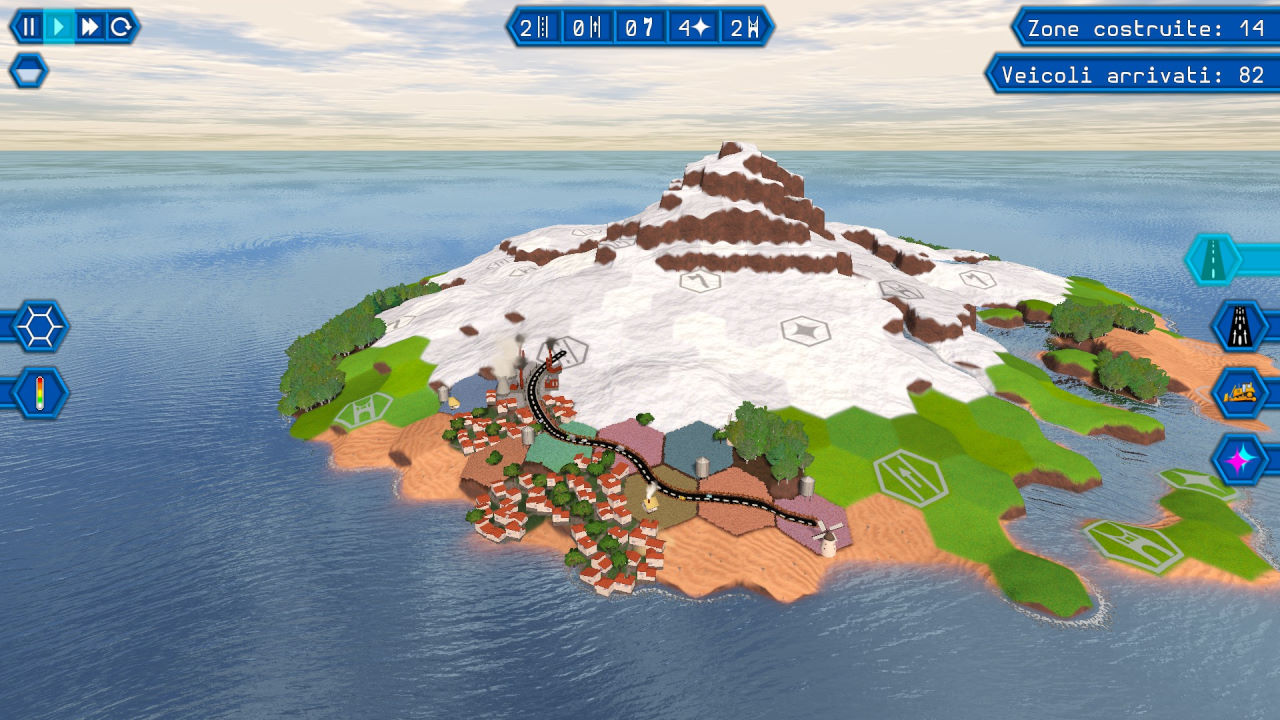Toggle the hexagonal grid overlay
Viewport: 1280px width, 720px height.
[40, 326]
